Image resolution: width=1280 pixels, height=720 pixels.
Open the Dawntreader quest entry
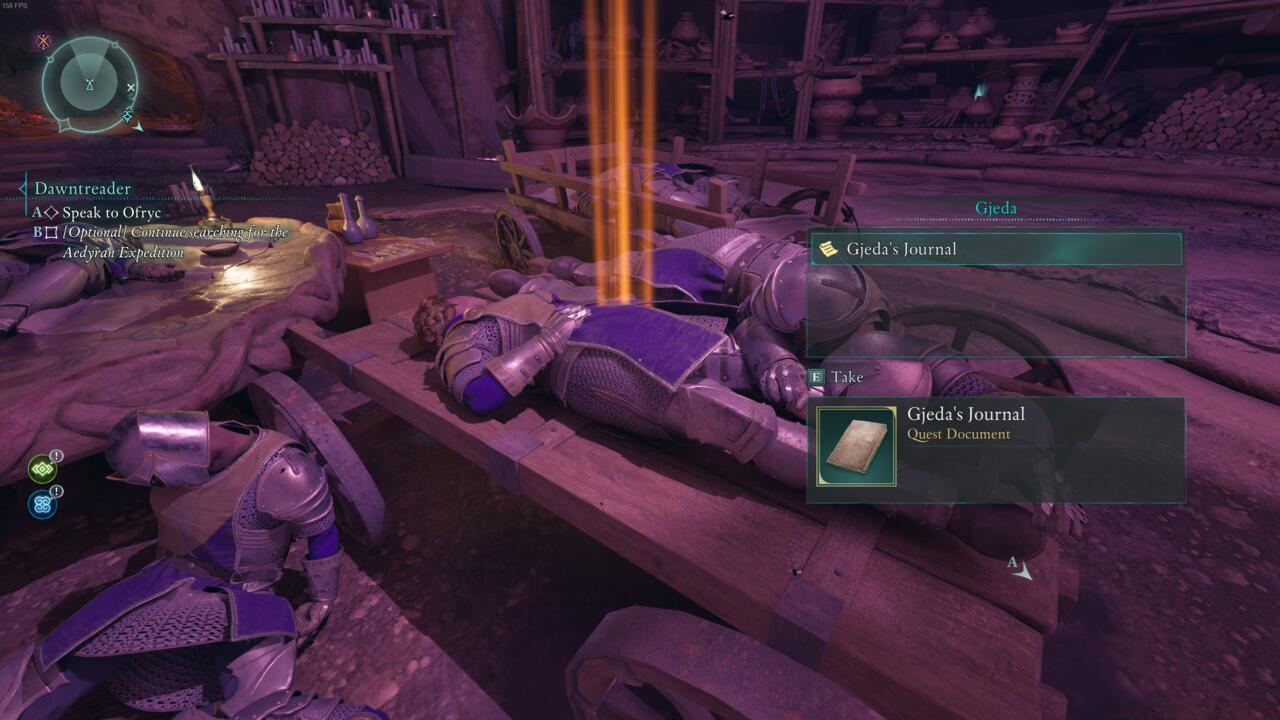(x=83, y=188)
